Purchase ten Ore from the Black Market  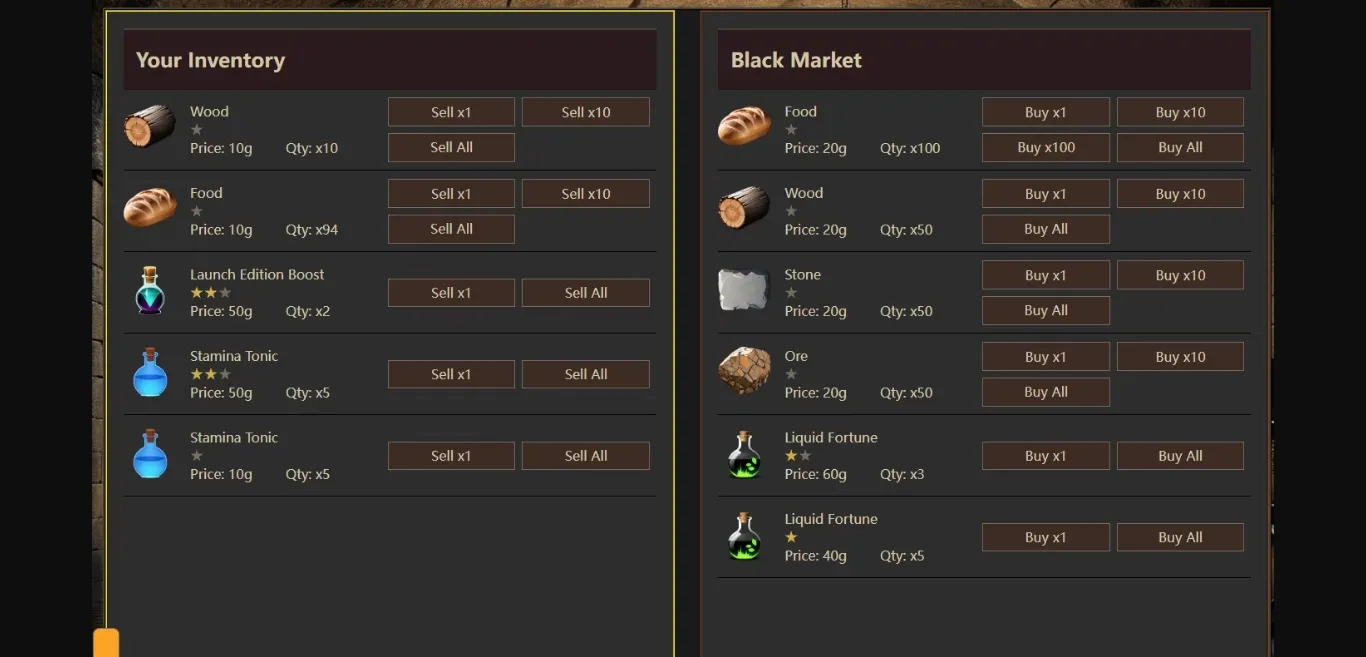pyautogui.click(x=1180, y=357)
